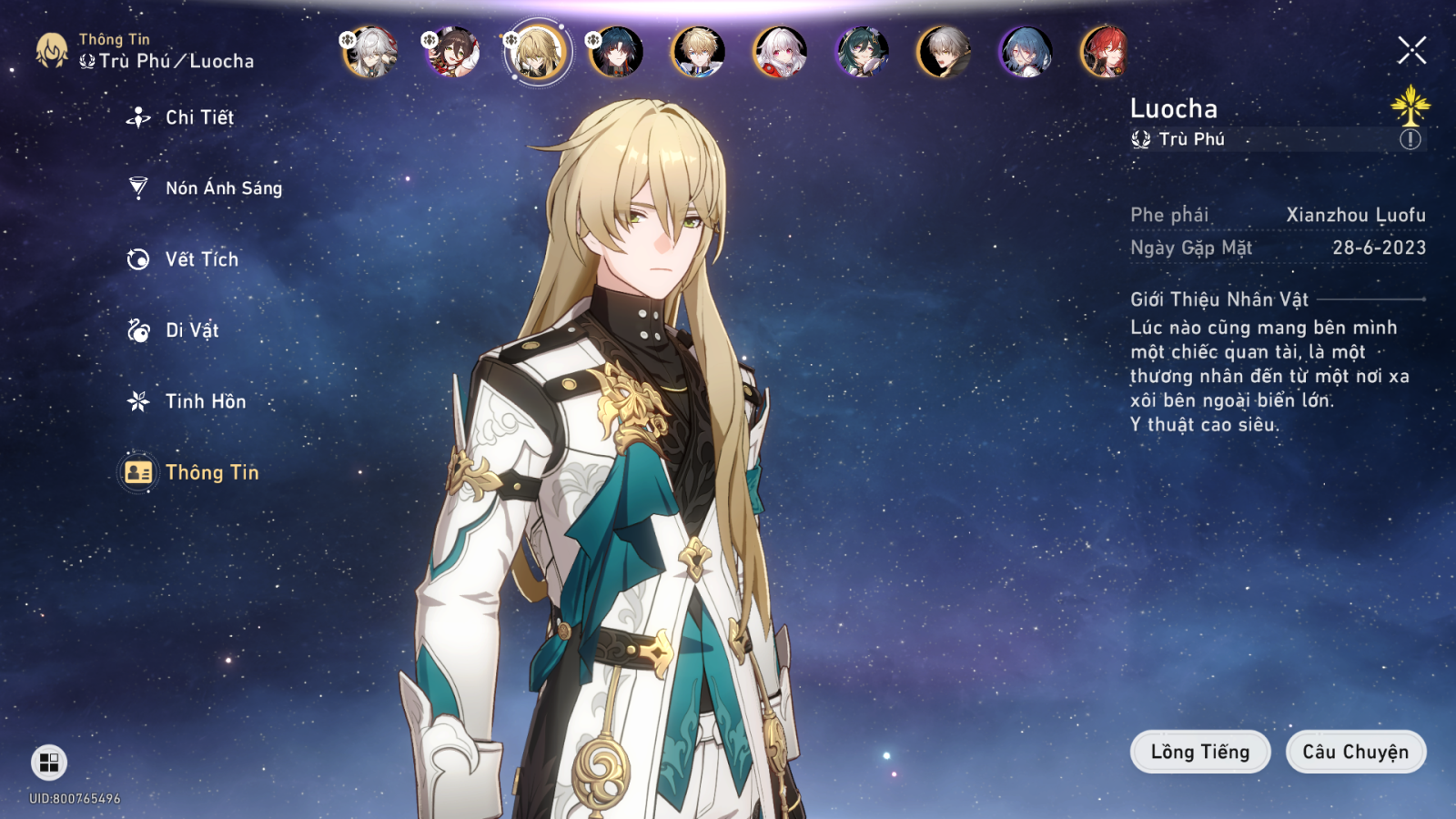Show the Tinh Hồn eidolon menu
Viewport: 1456px width, 819px height.
coord(205,401)
